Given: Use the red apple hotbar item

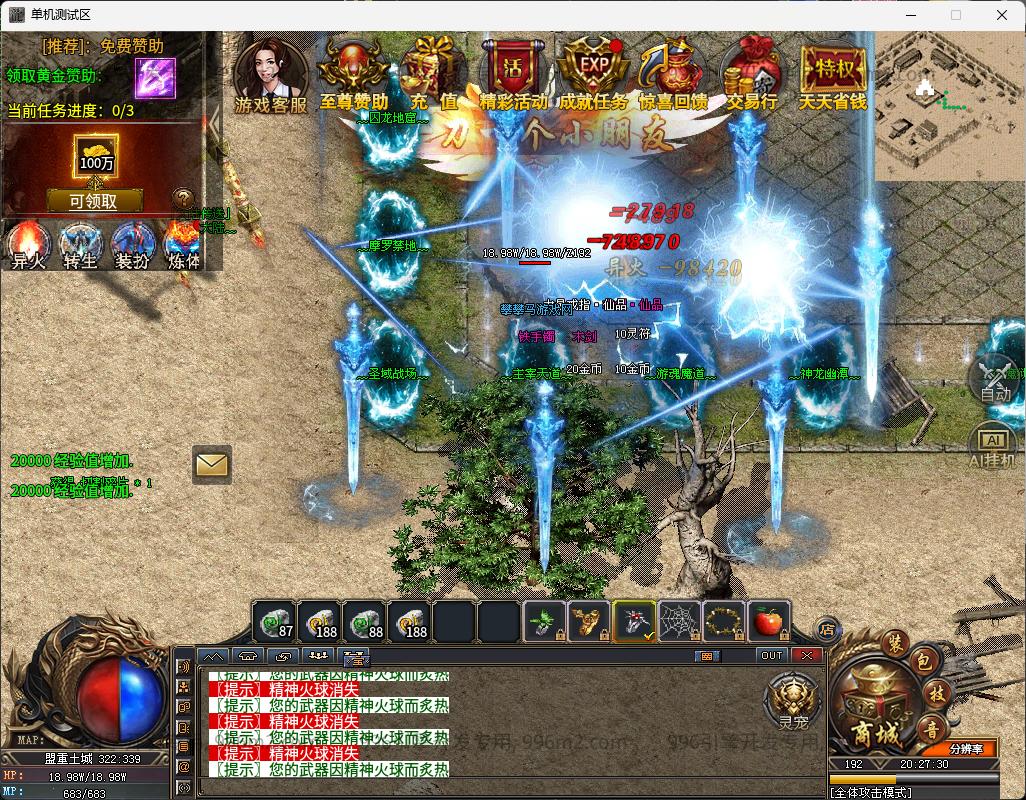Looking at the screenshot, I should click(767, 622).
